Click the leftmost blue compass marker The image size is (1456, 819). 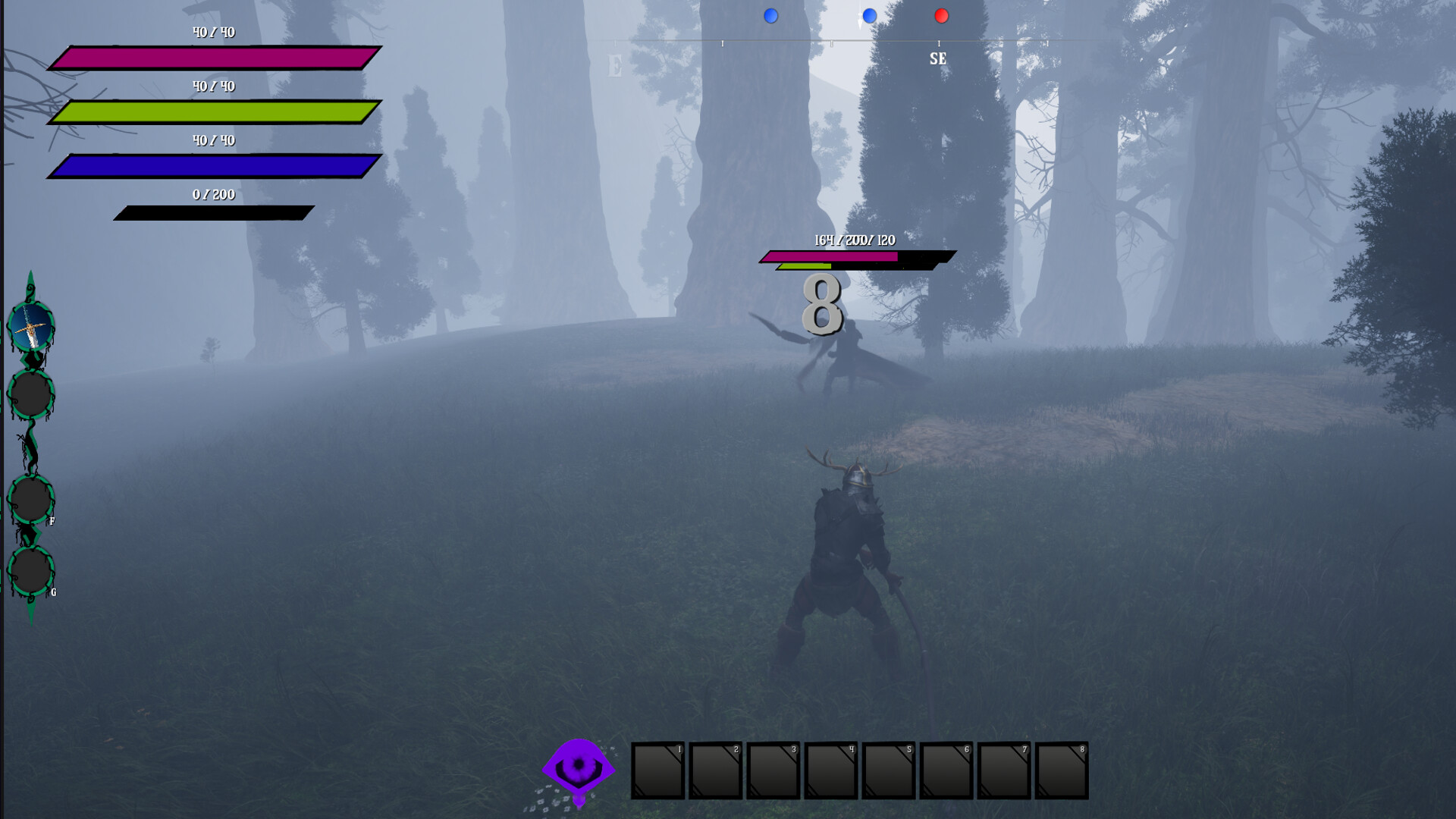[771, 14]
